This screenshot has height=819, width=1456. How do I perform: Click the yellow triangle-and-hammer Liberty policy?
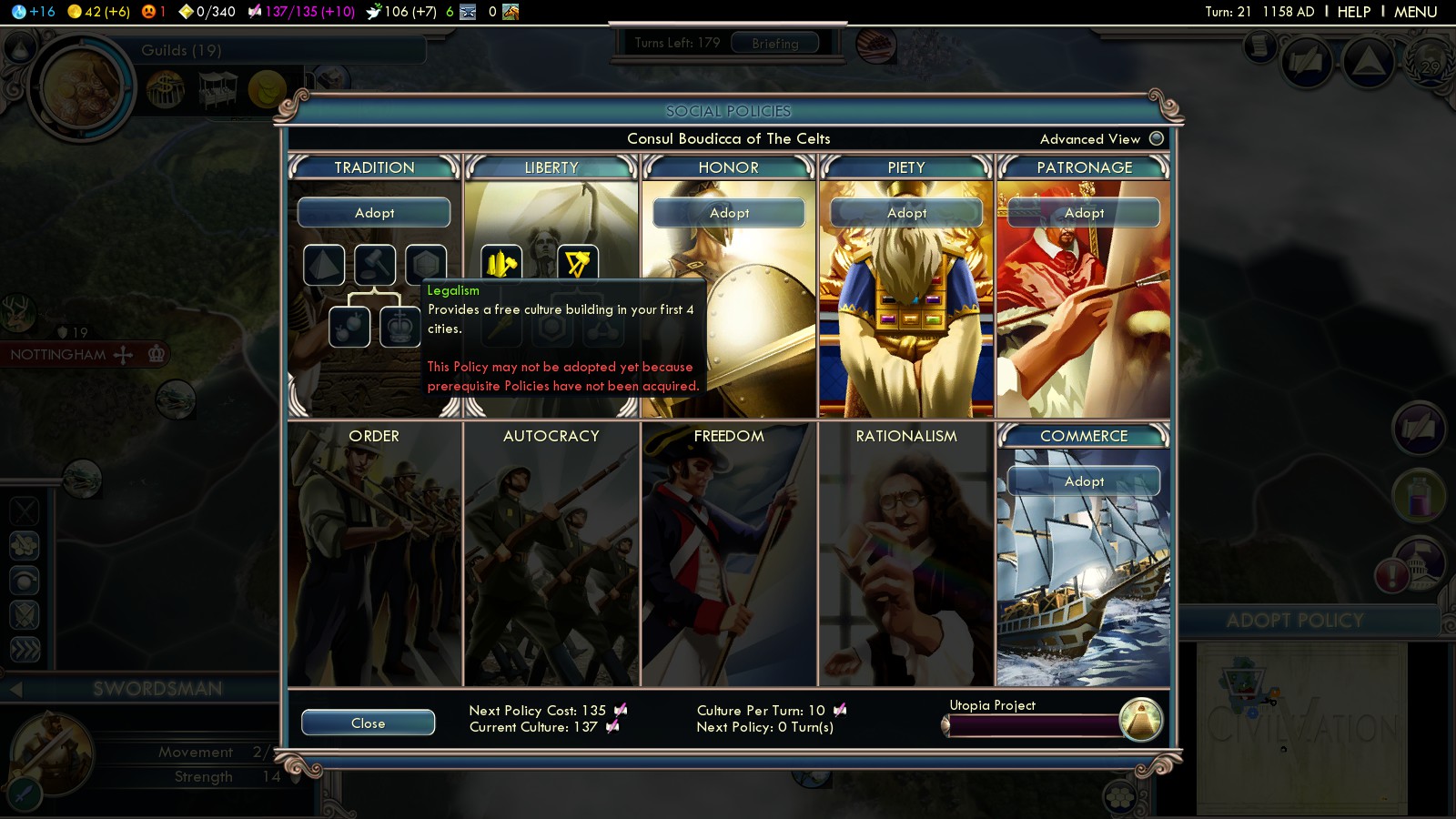[x=578, y=264]
